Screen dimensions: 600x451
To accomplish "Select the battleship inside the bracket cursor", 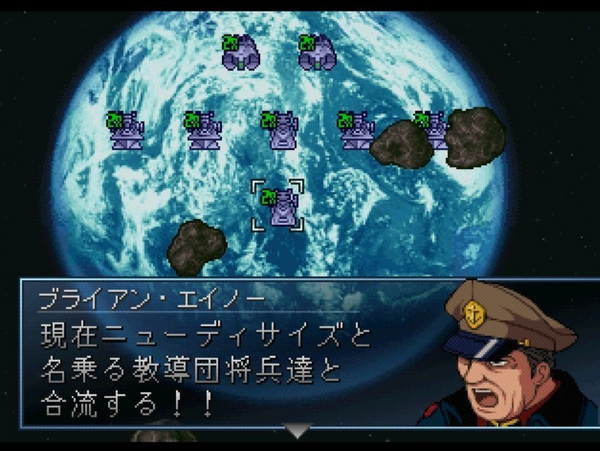I will (279, 206).
